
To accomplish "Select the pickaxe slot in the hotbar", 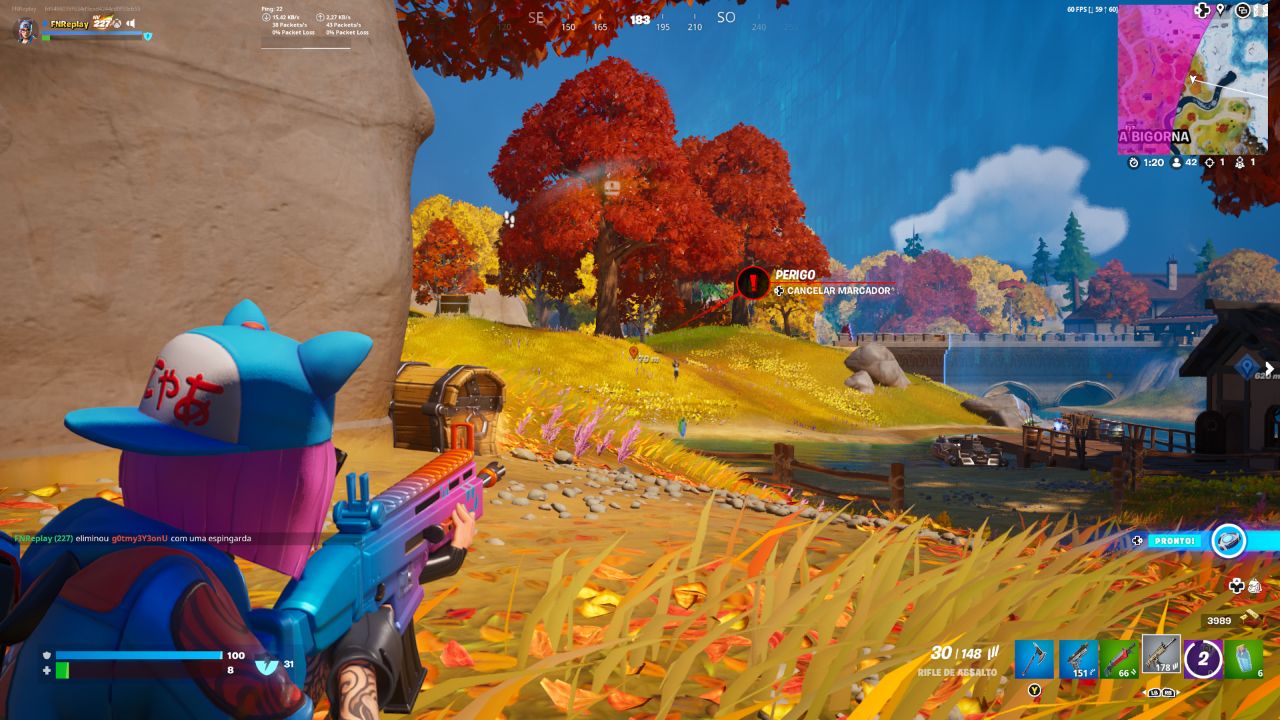I will point(1034,659).
